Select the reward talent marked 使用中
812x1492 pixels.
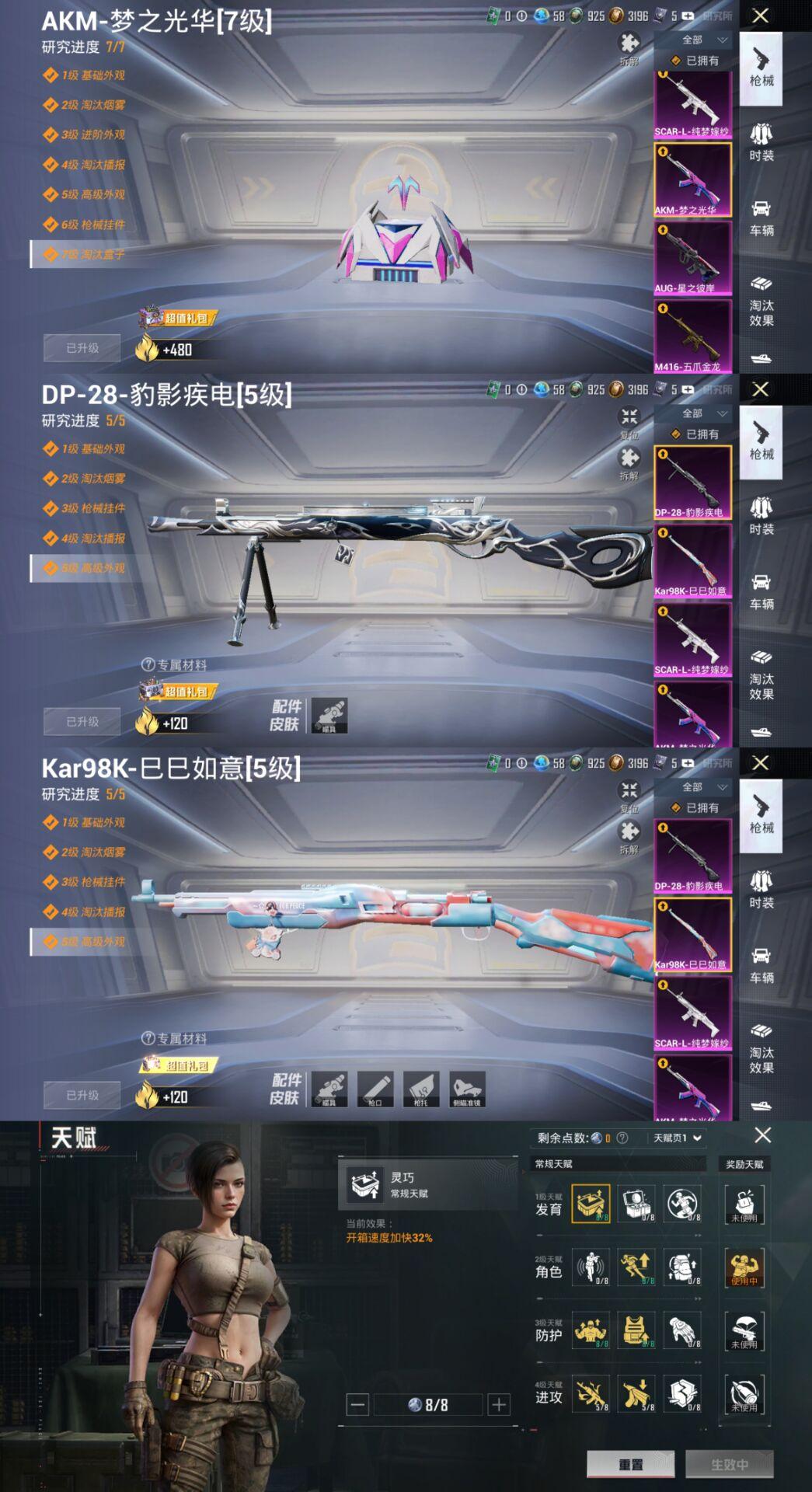click(x=744, y=1267)
